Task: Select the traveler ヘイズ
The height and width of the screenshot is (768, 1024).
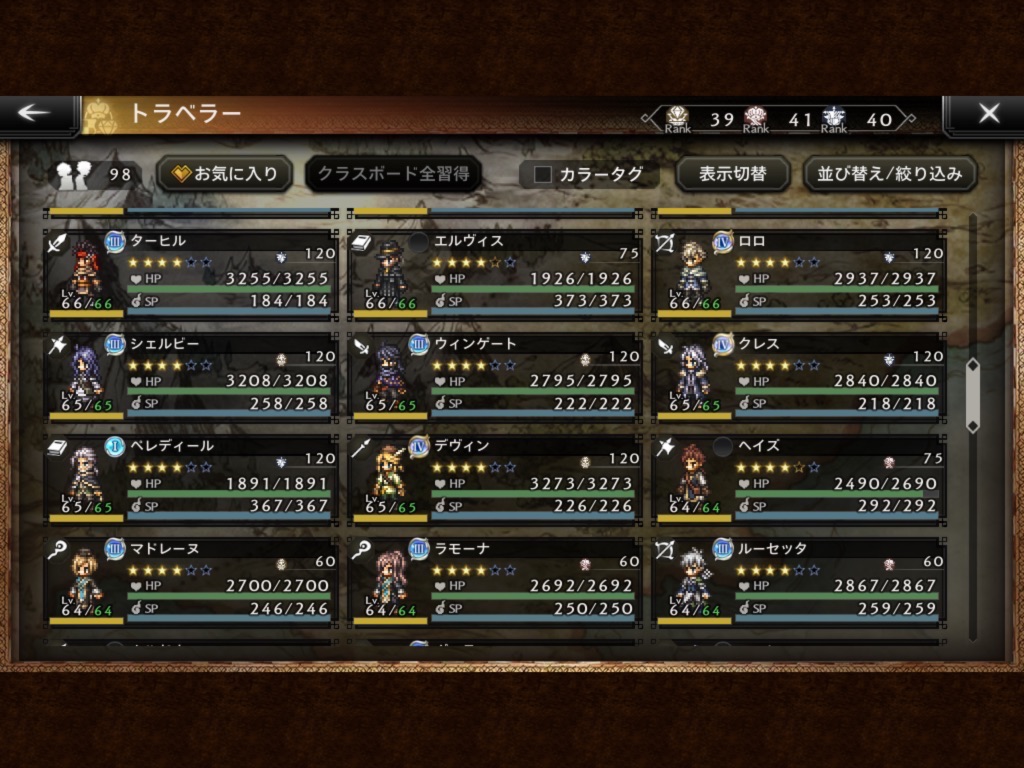Action: (798, 477)
